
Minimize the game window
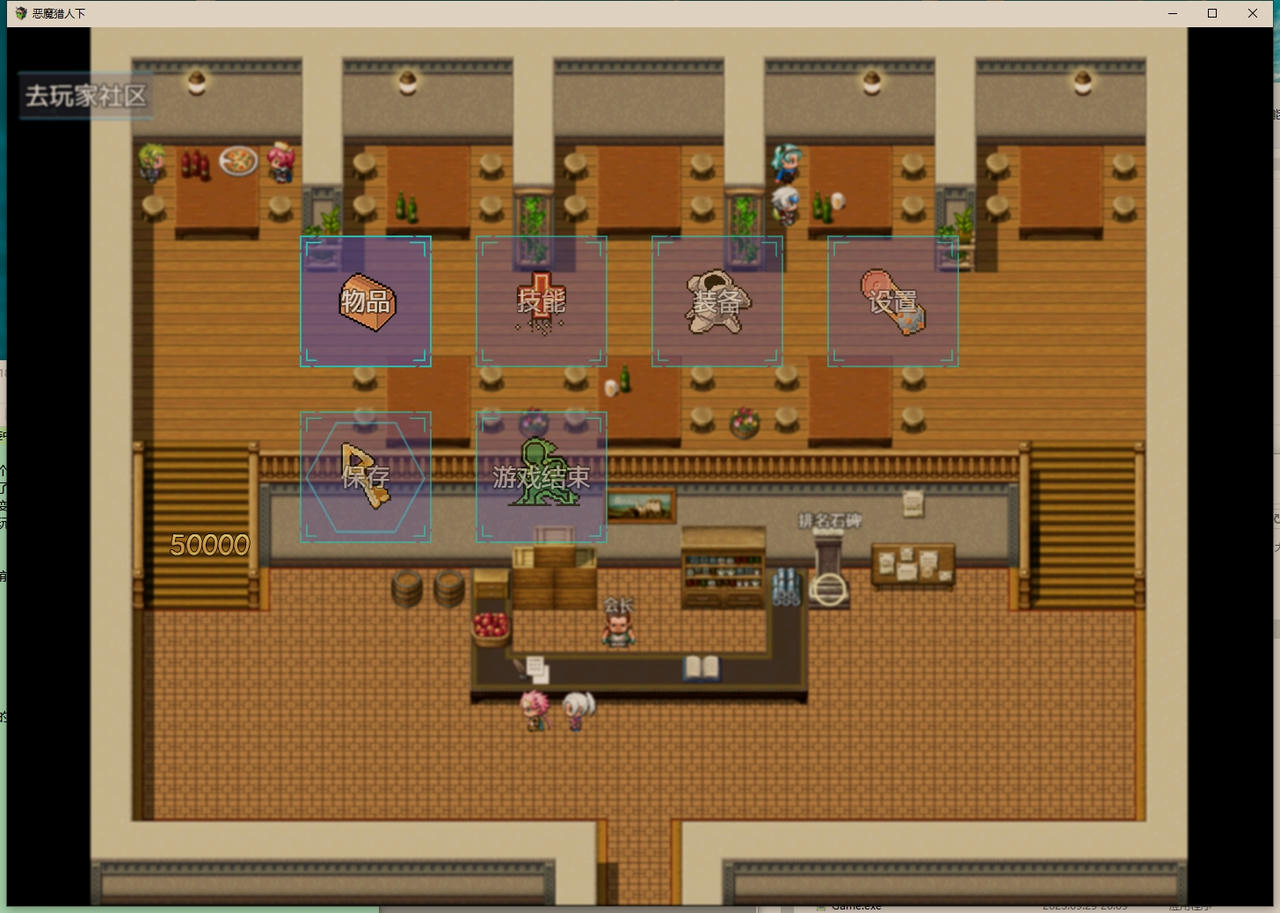[1172, 13]
